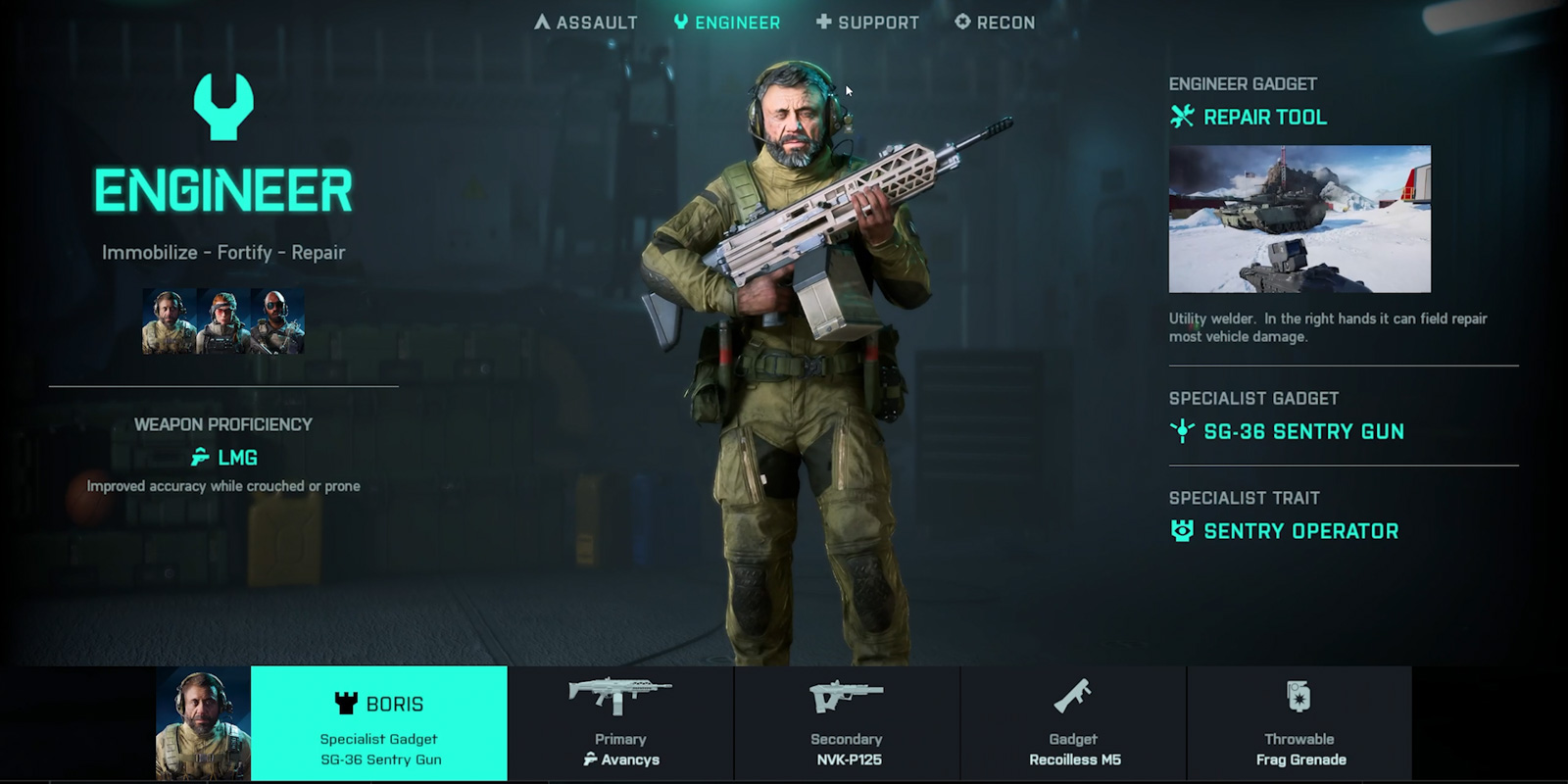Image resolution: width=1568 pixels, height=784 pixels.
Task: Select the Boris specialist slot
Action: point(379,722)
